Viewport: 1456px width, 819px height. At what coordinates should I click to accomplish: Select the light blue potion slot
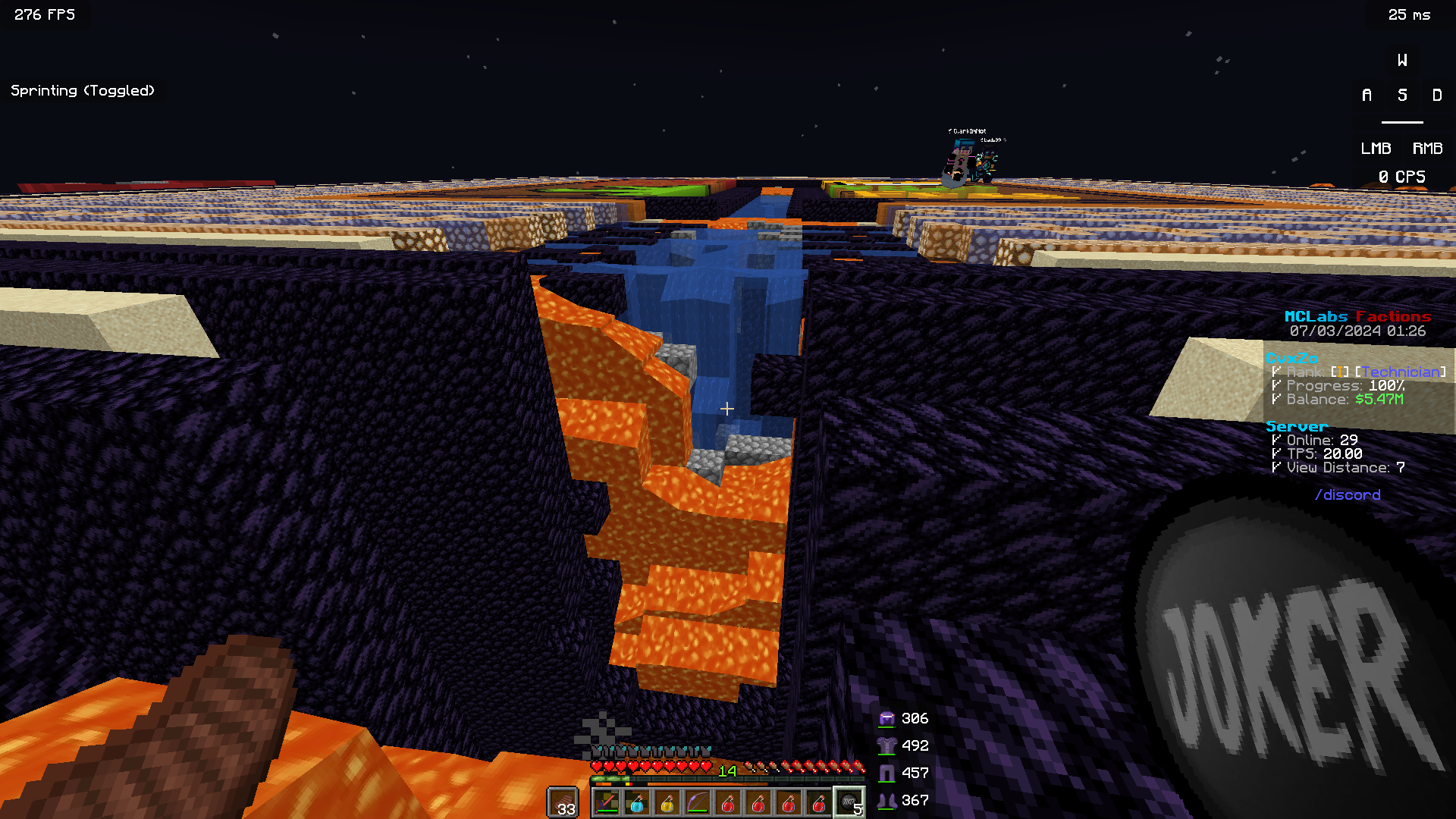point(637,802)
